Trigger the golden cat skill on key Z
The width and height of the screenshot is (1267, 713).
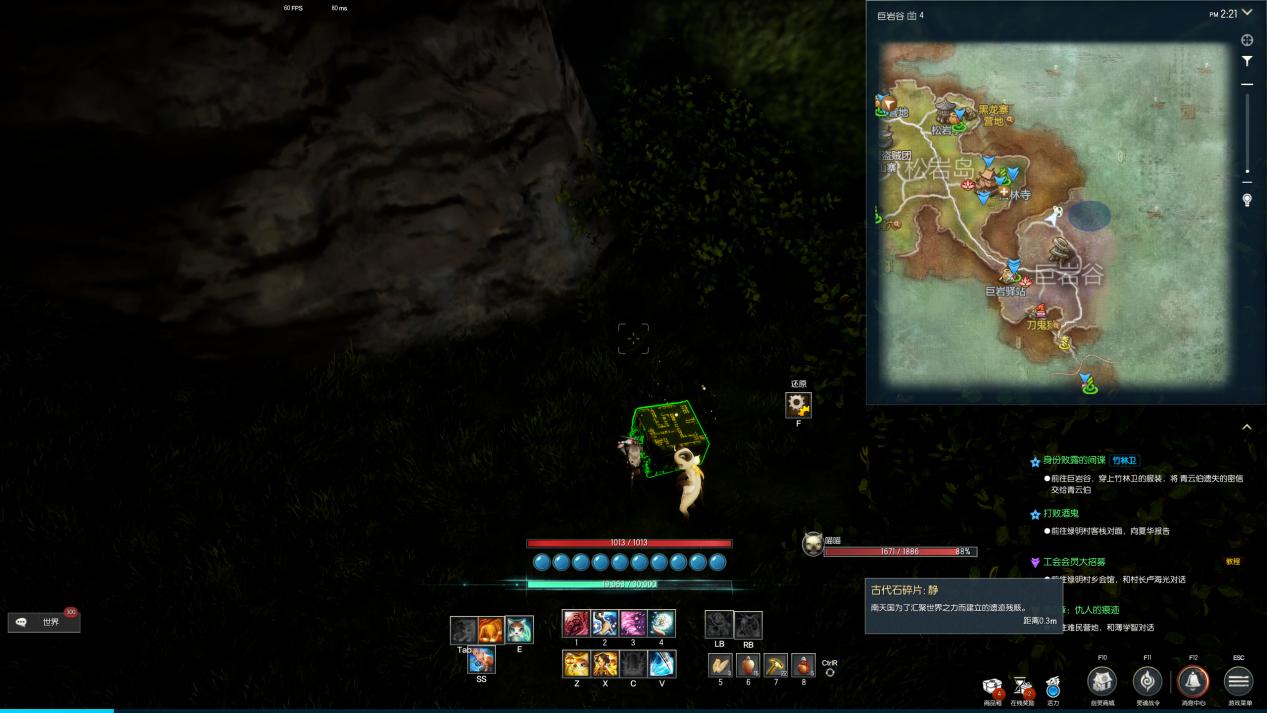[x=576, y=663]
